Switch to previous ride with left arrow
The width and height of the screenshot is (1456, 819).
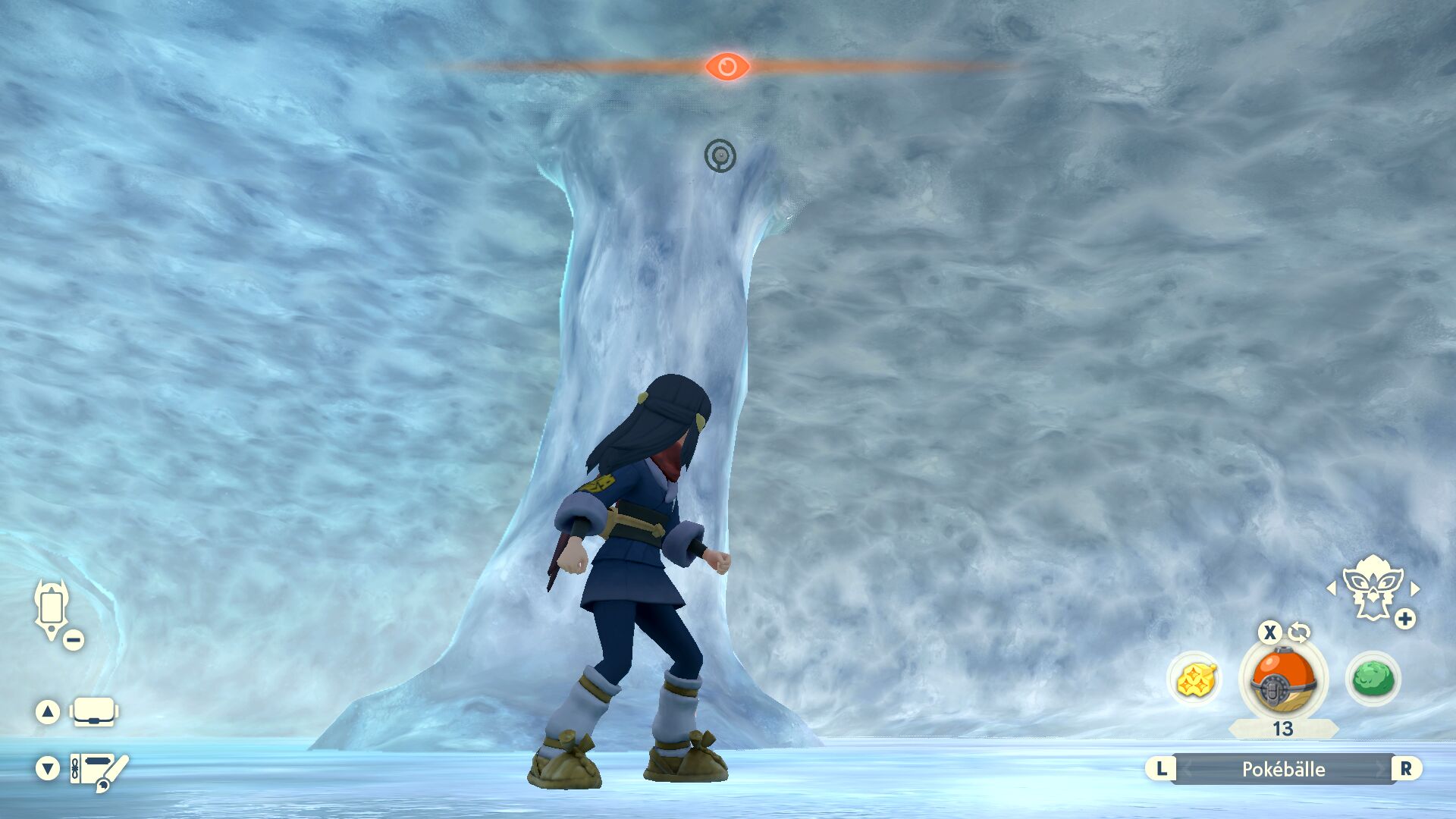(x=1331, y=588)
